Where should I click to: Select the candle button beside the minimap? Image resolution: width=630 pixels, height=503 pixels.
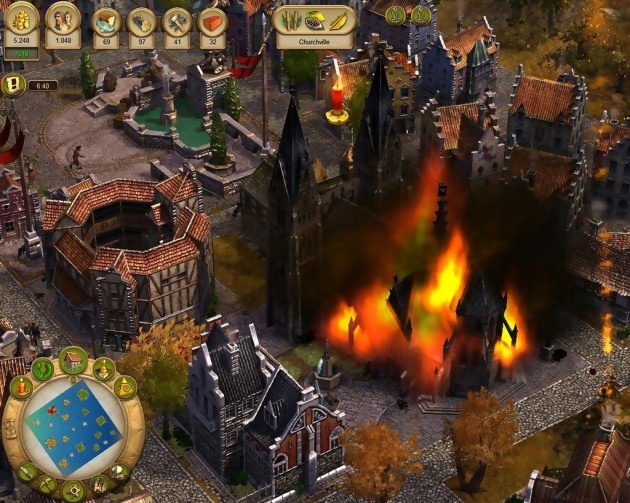[x=21, y=388]
